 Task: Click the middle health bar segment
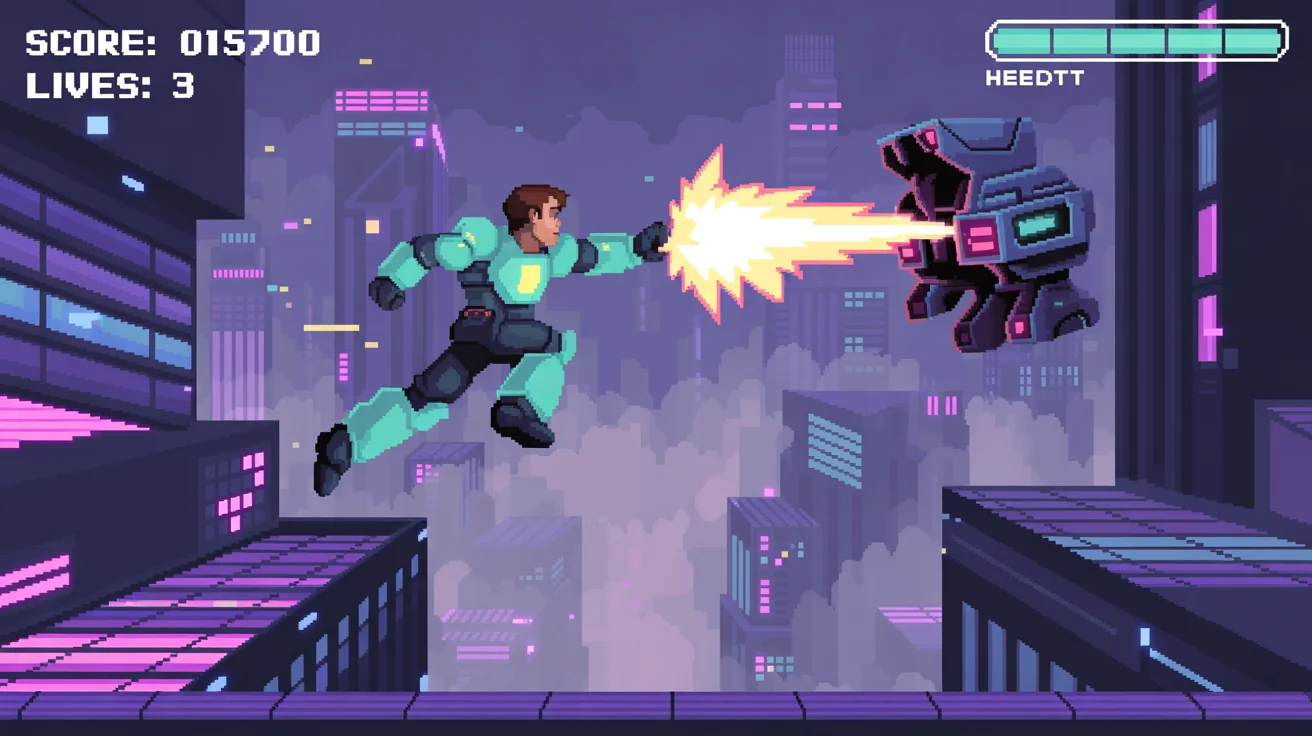(x=1137, y=41)
